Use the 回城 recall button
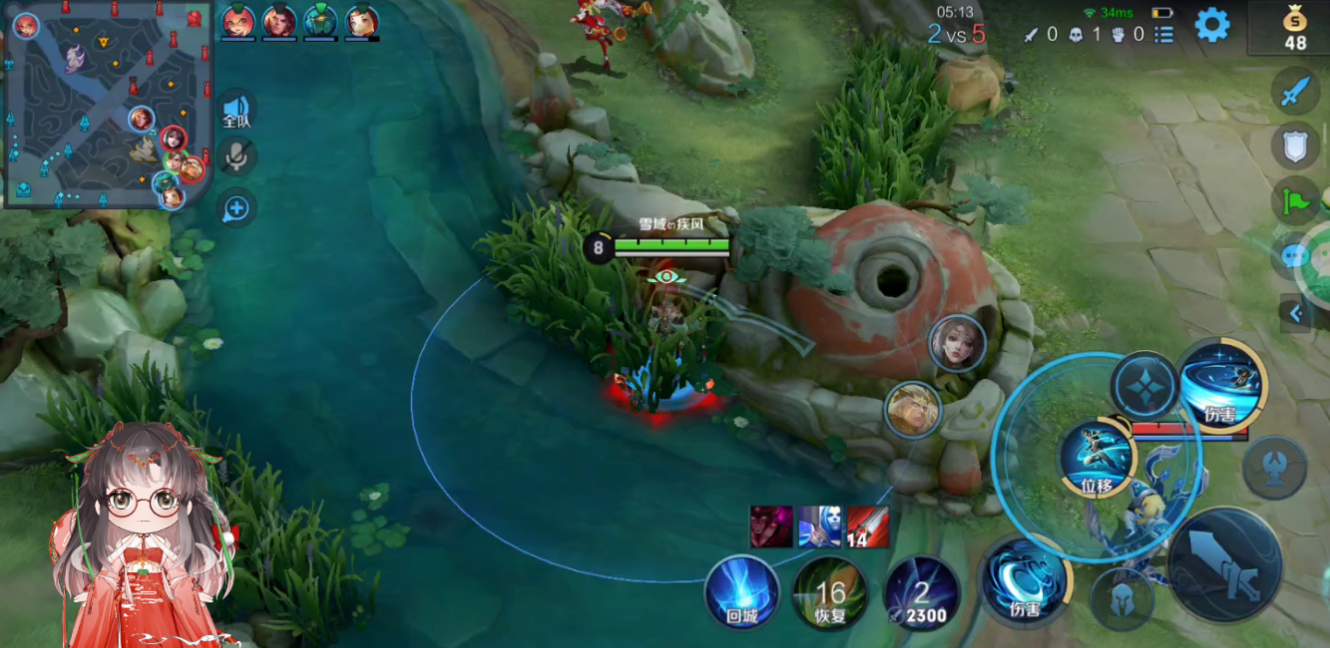1330x648 pixels. coord(742,592)
